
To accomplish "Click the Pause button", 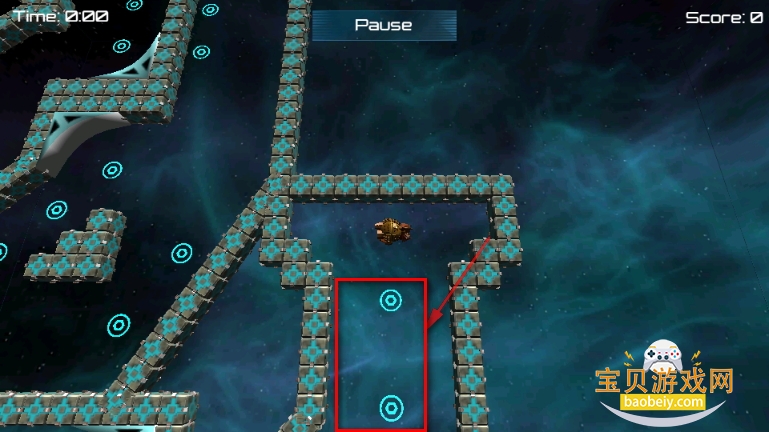I will [384, 25].
